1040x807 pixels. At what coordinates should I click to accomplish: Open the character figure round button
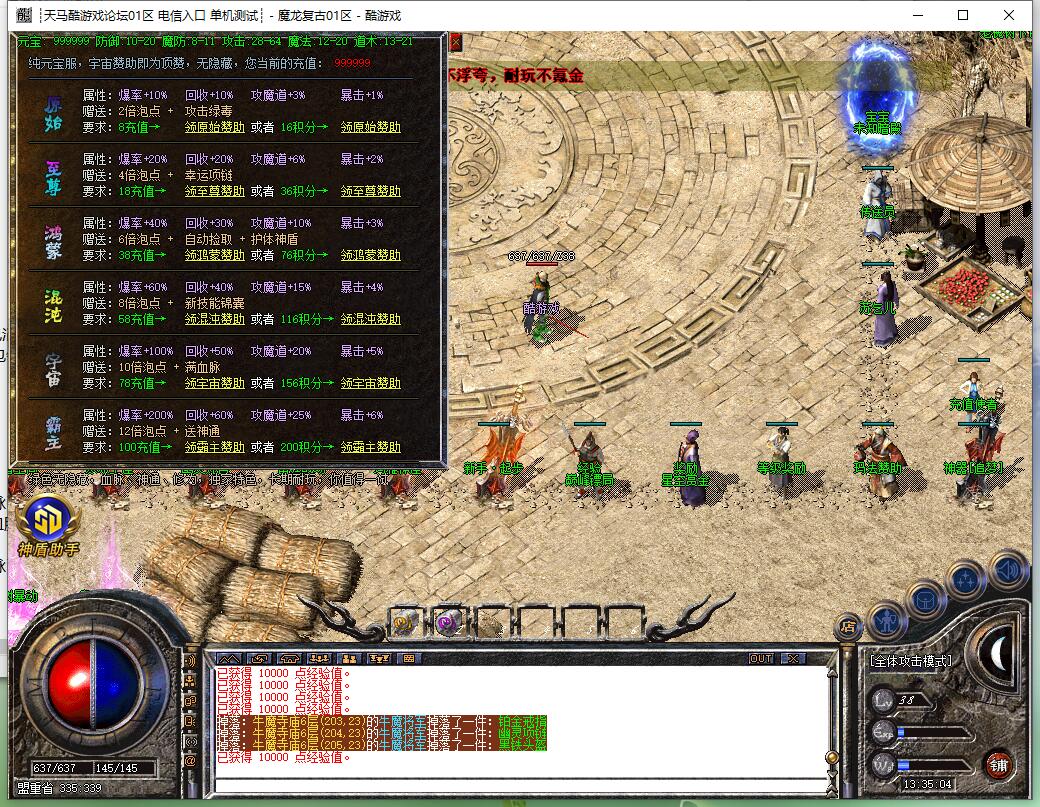point(886,621)
